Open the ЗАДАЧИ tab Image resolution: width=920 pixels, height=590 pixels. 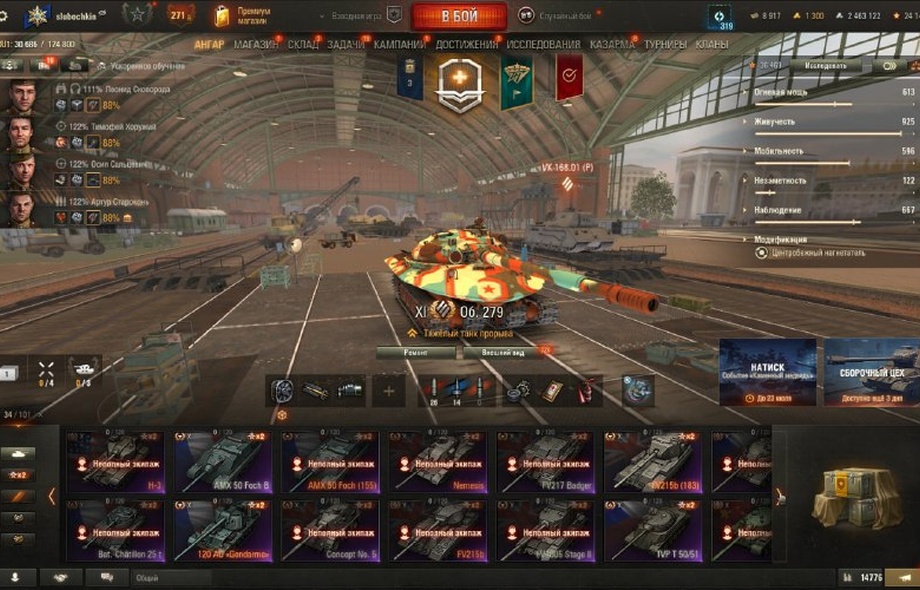346,44
